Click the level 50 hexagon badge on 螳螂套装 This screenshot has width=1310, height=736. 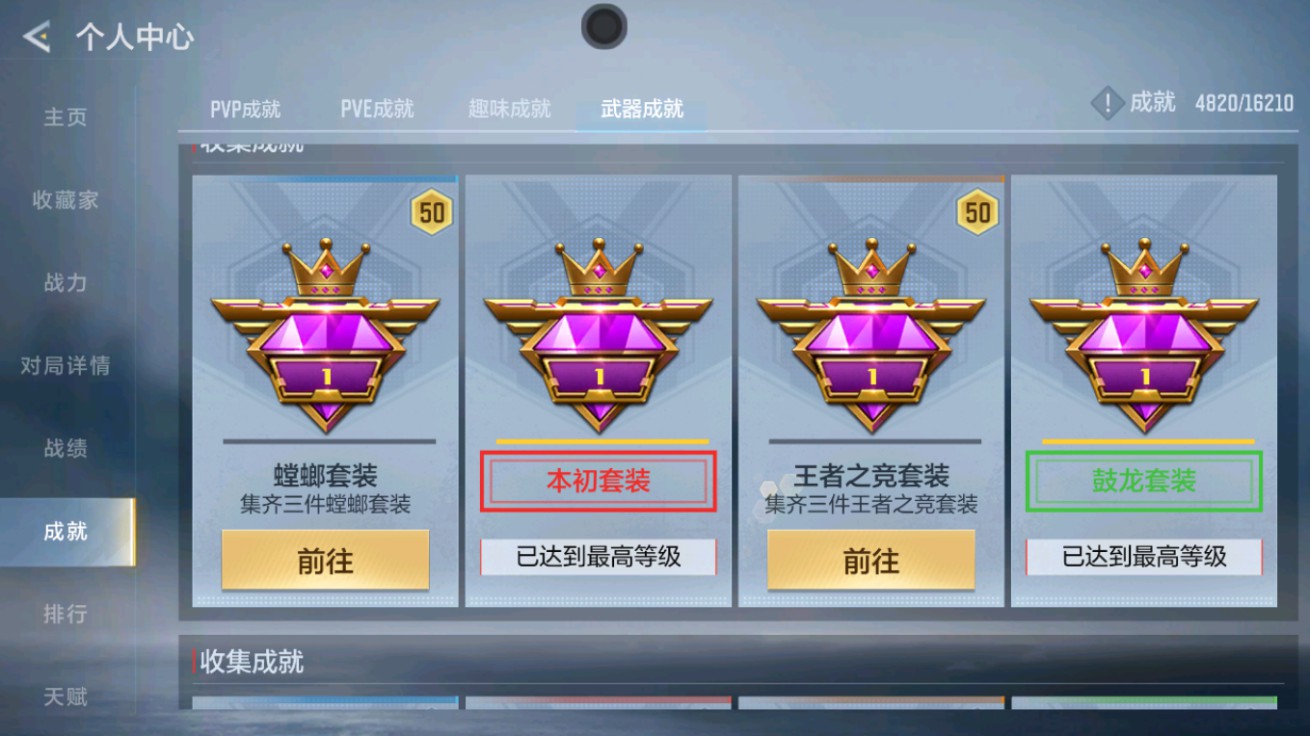click(430, 211)
